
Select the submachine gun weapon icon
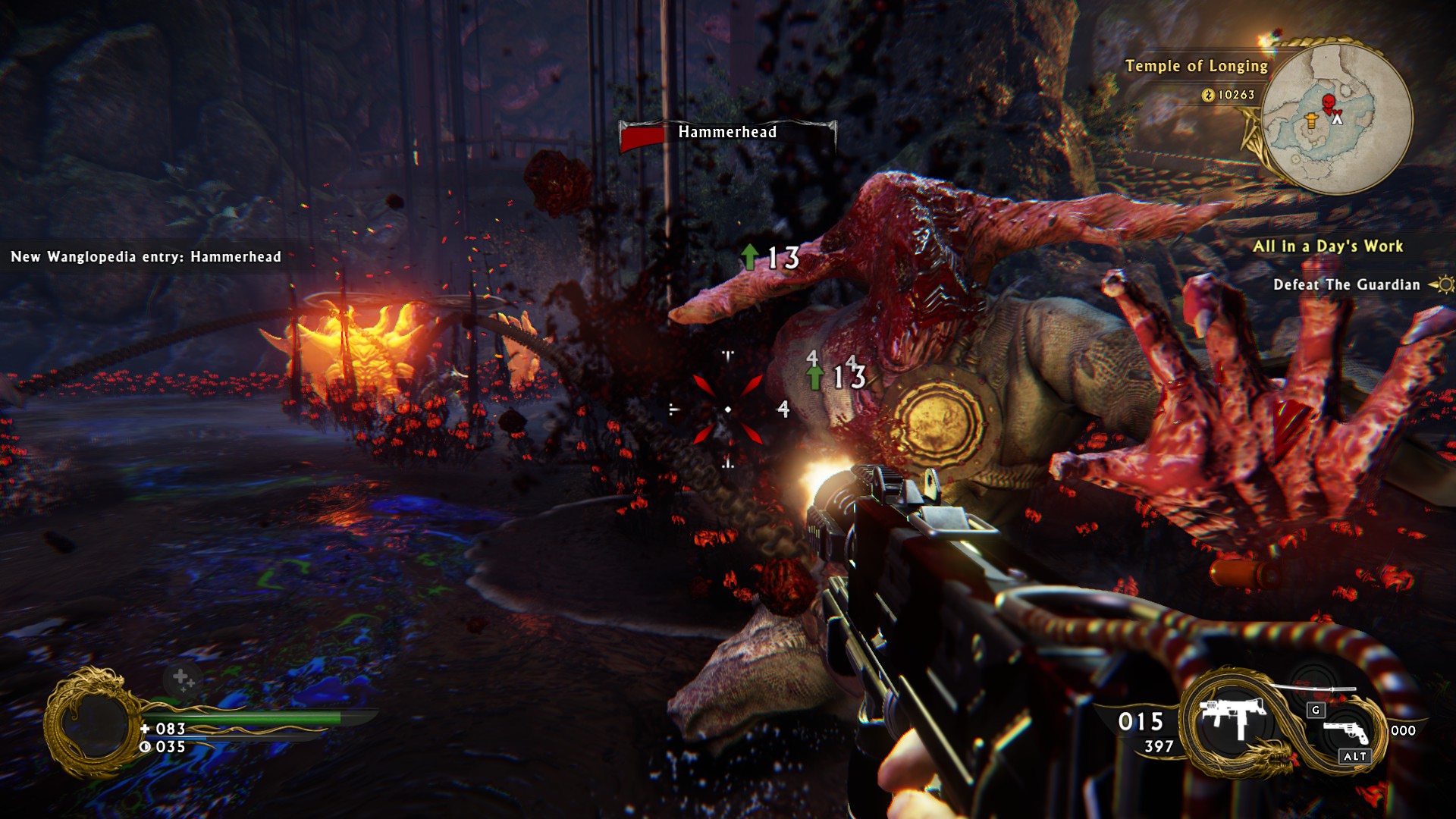(x=1232, y=717)
